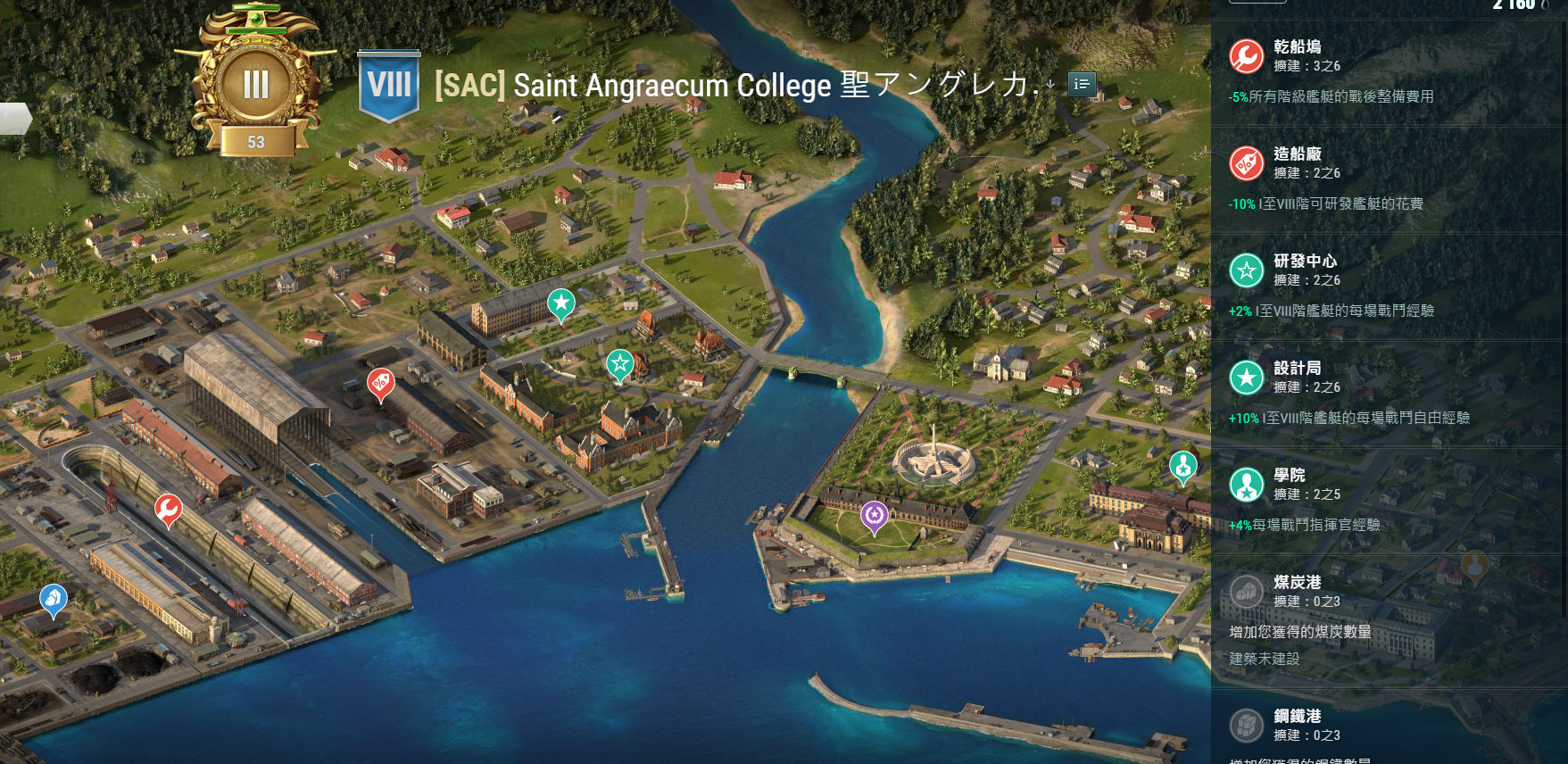Open the 學院 academy commander icon
This screenshot has height=764, width=1568.
coord(1246,482)
